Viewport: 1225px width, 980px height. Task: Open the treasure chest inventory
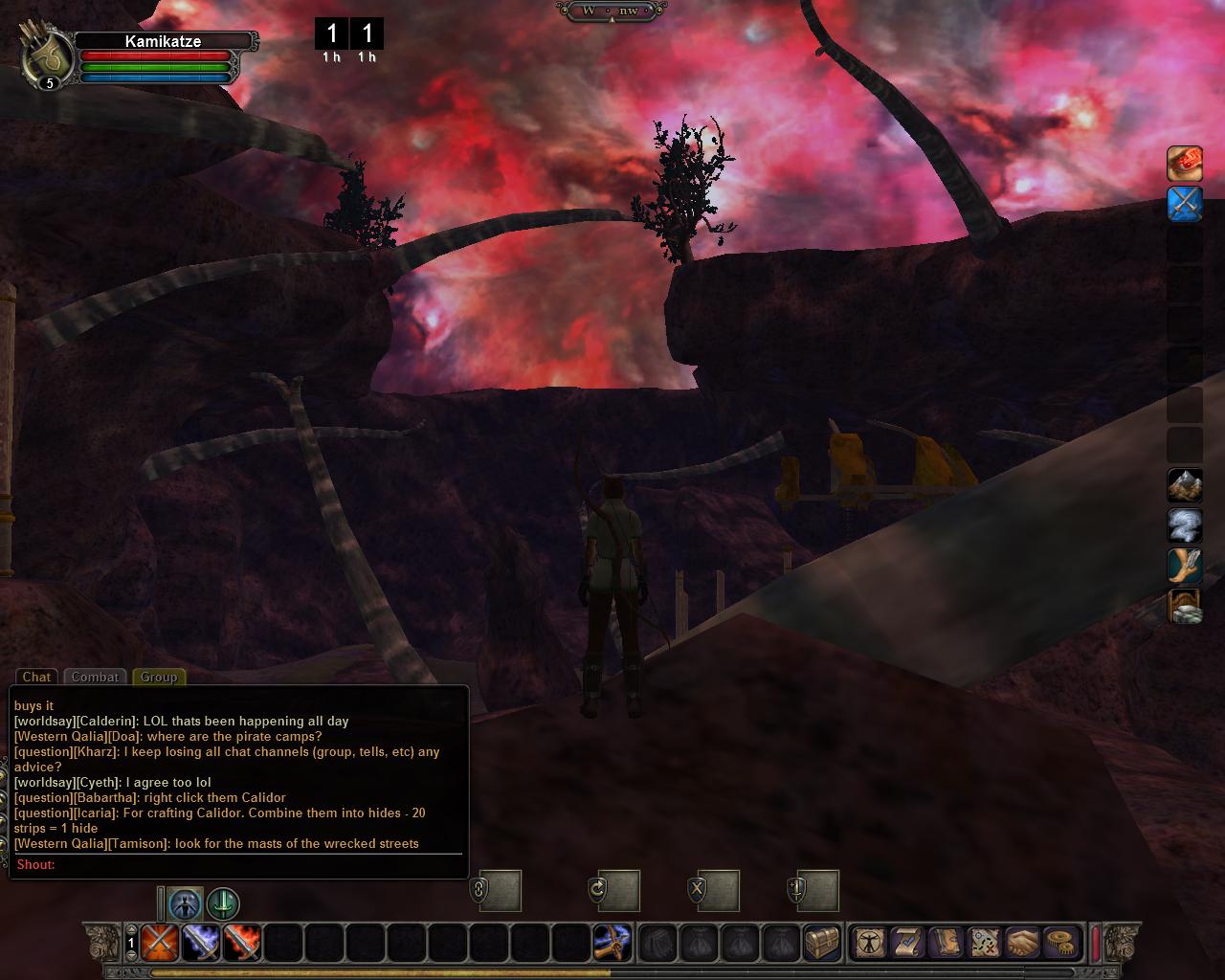[822, 943]
